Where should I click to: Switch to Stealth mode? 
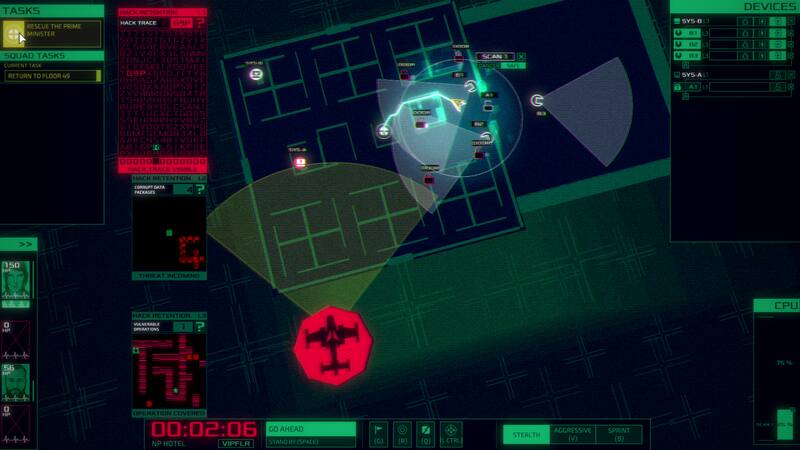point(526,434)
